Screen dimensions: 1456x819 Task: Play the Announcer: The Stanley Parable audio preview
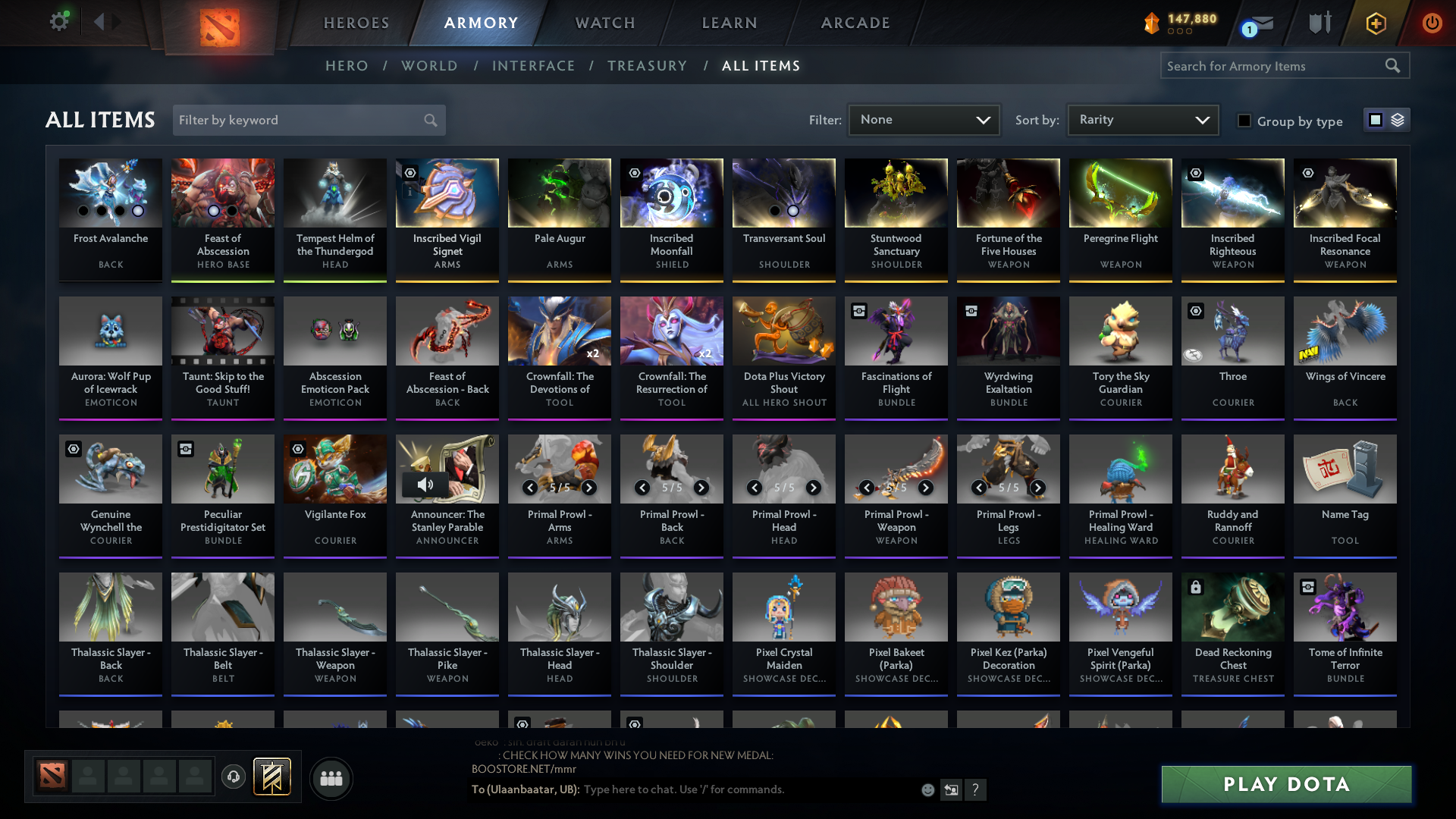click(x=425, y=484)
